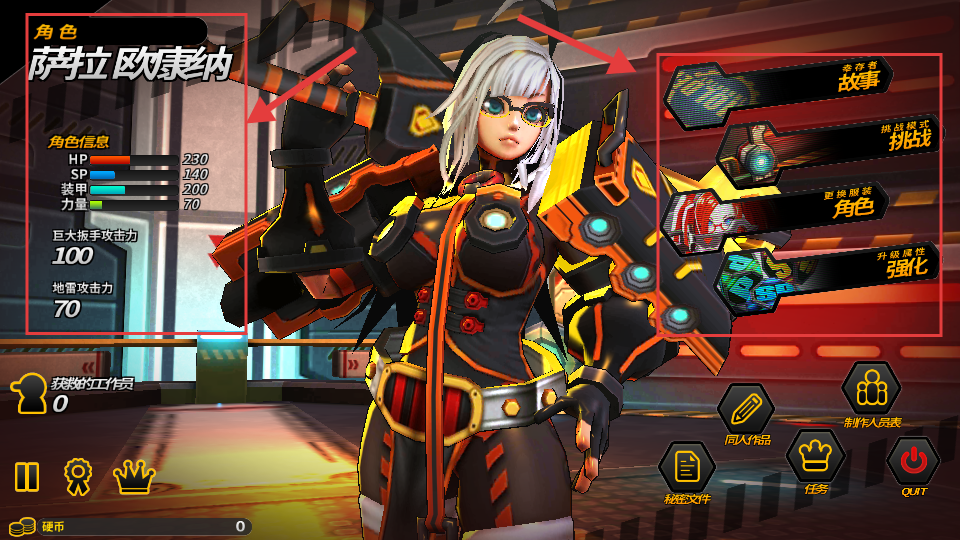Image resolution: width=960 pixels, height=540 pixels.
Task: Click the red QUIT power button
Action: point(913,461)
